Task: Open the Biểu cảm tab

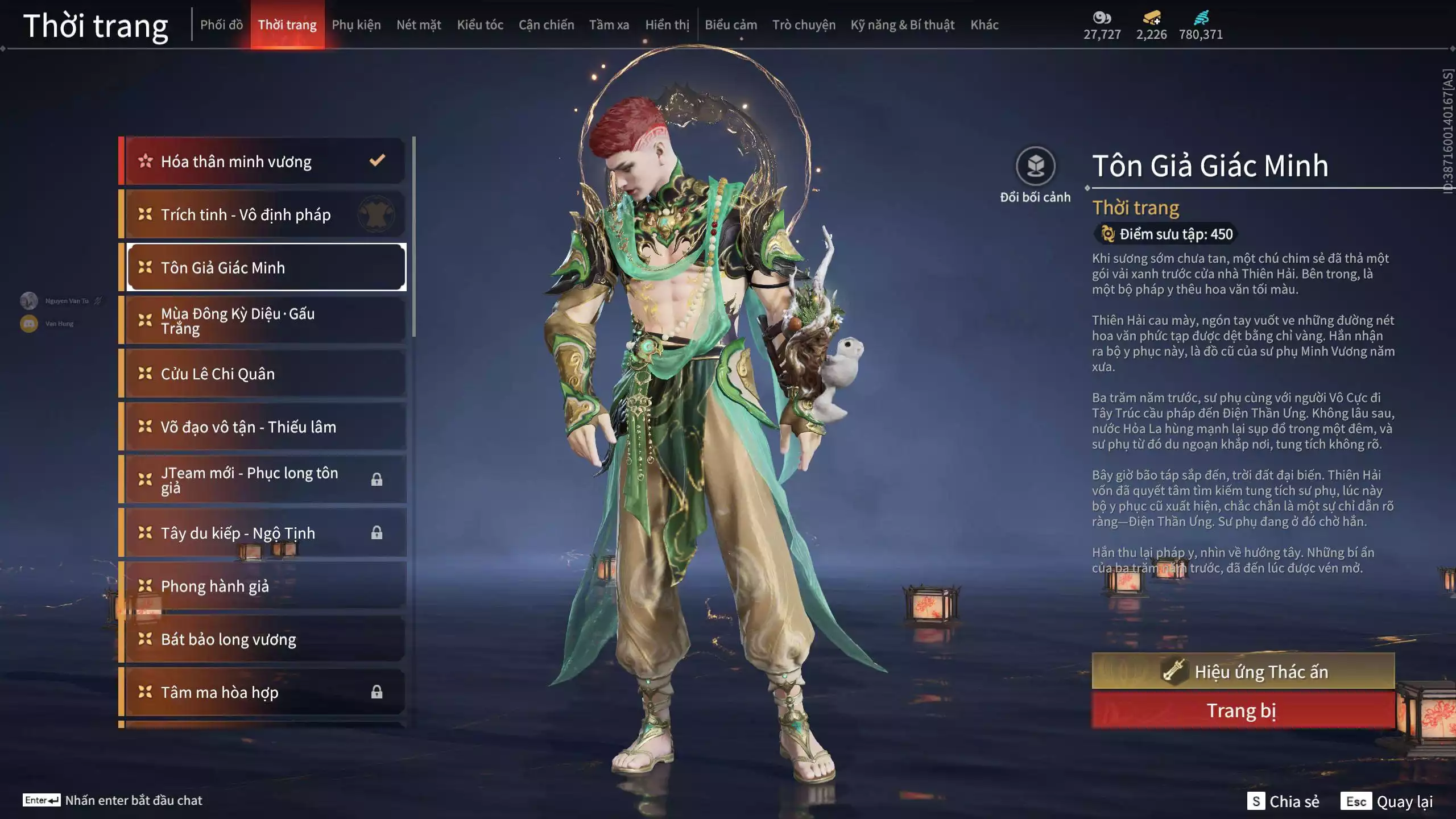Action: pos(731,25)
